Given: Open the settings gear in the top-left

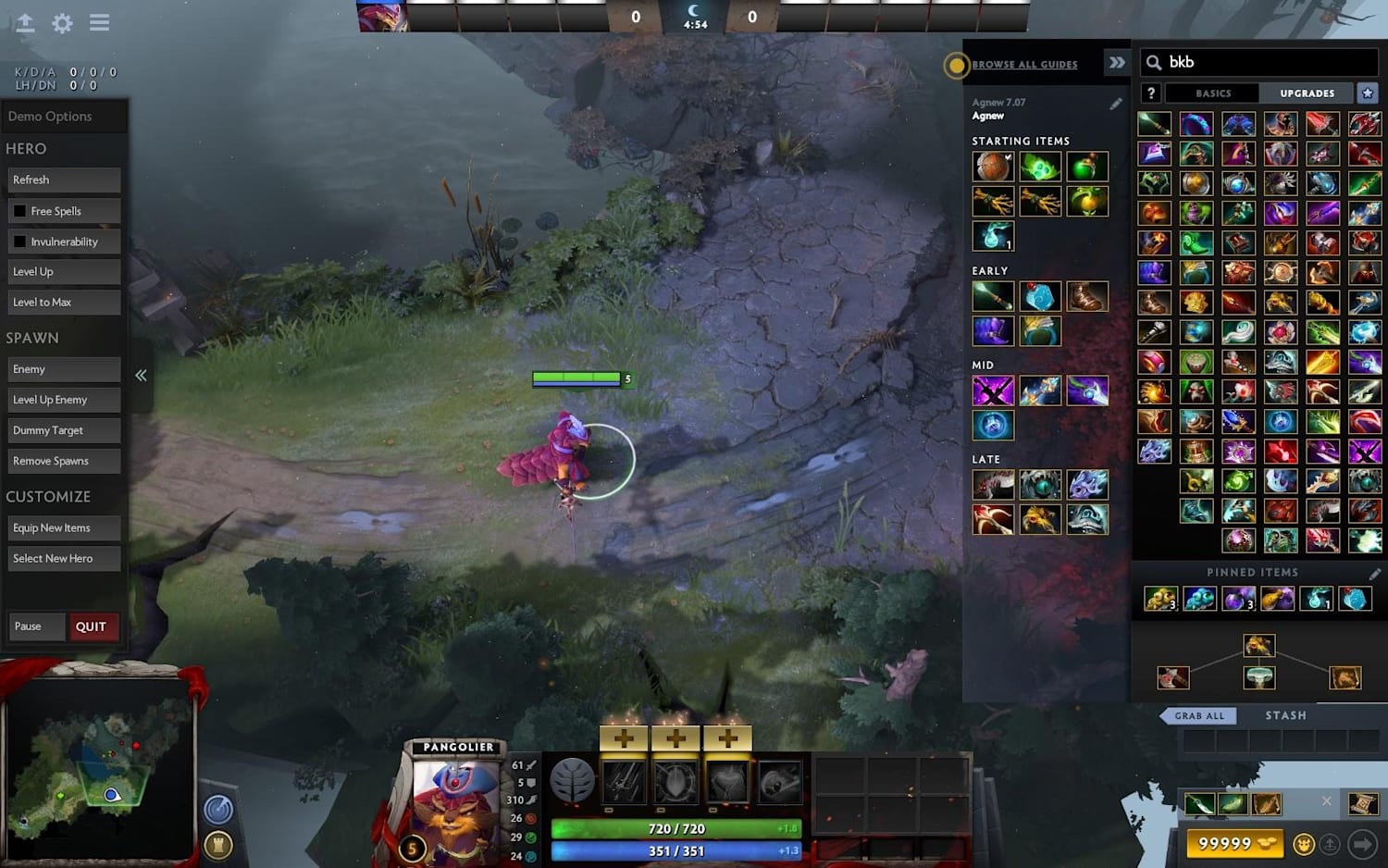Looking at the screenshot, I should tap(61, 23).
